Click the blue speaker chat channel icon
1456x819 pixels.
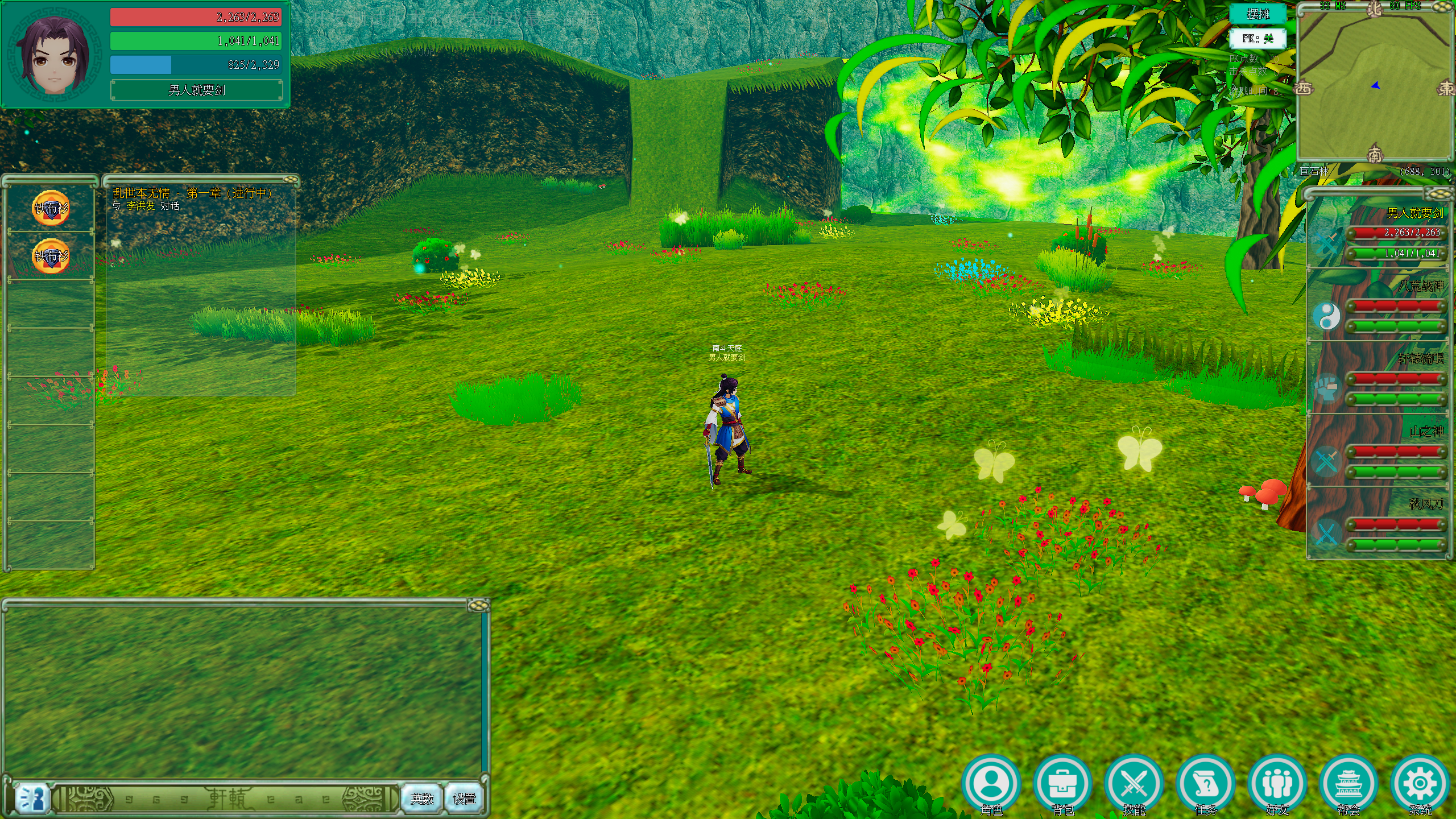[31, 799]
